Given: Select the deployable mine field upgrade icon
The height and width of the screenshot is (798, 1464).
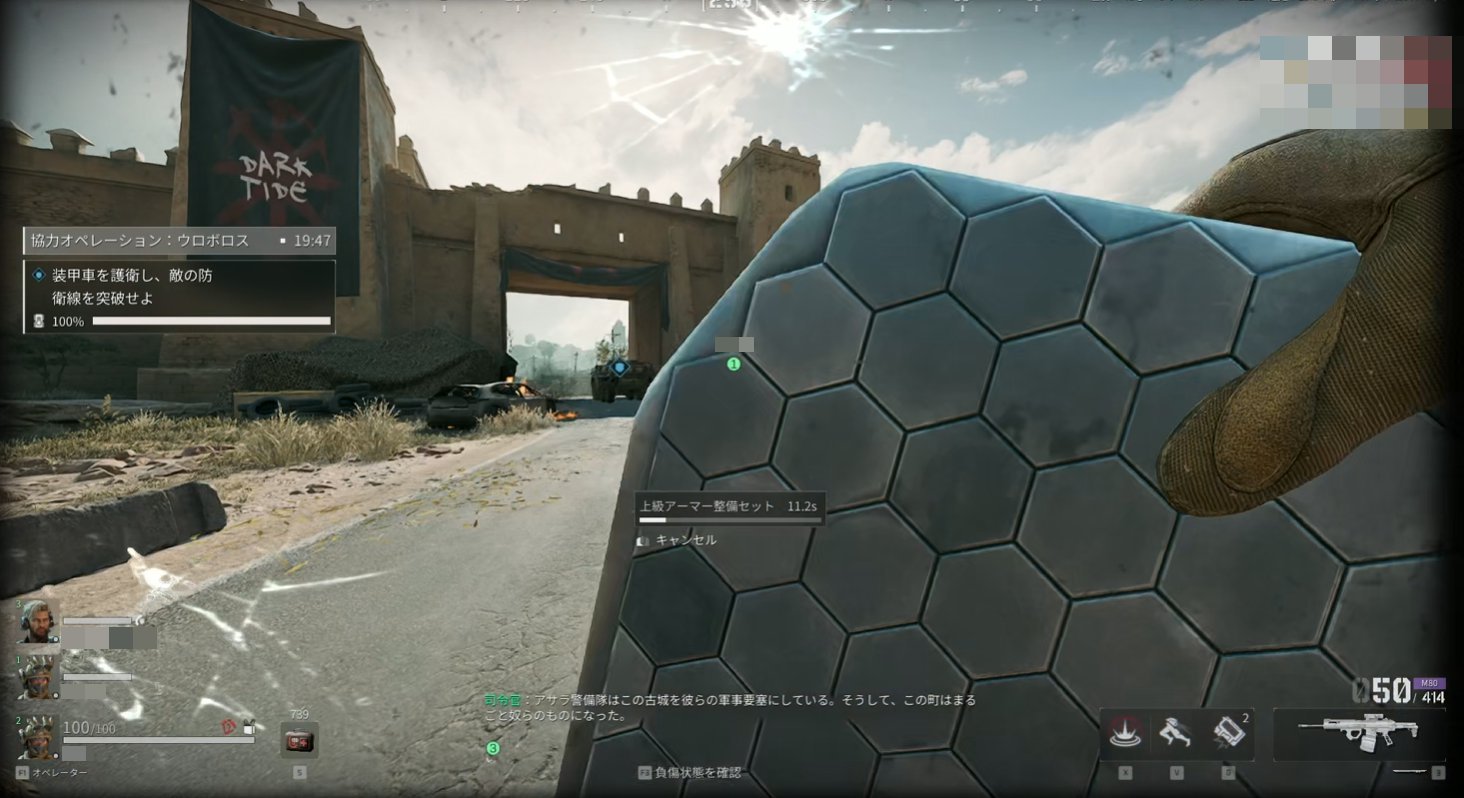Looking at the screenshot, I should 1125,733.
